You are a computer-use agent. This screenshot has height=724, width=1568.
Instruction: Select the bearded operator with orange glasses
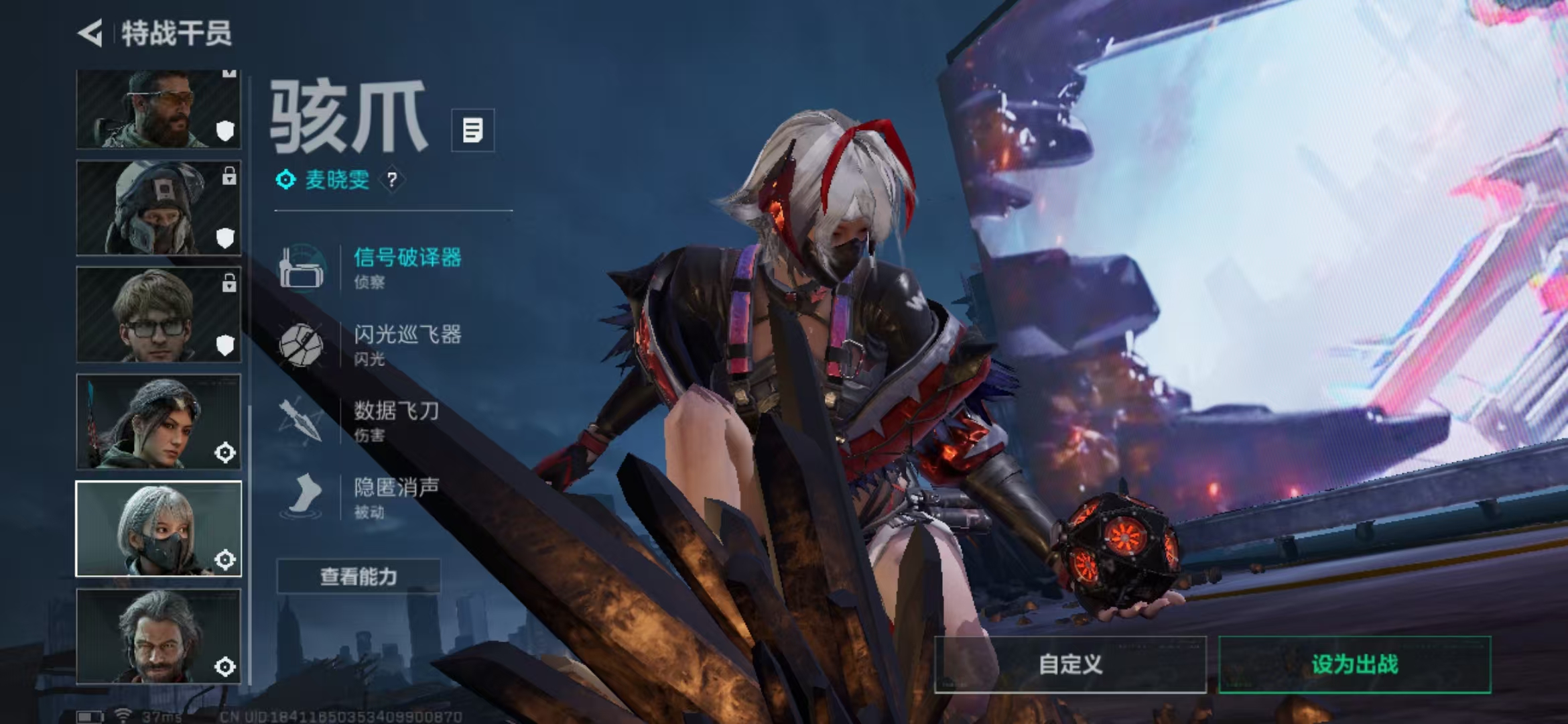coord(158,109)
